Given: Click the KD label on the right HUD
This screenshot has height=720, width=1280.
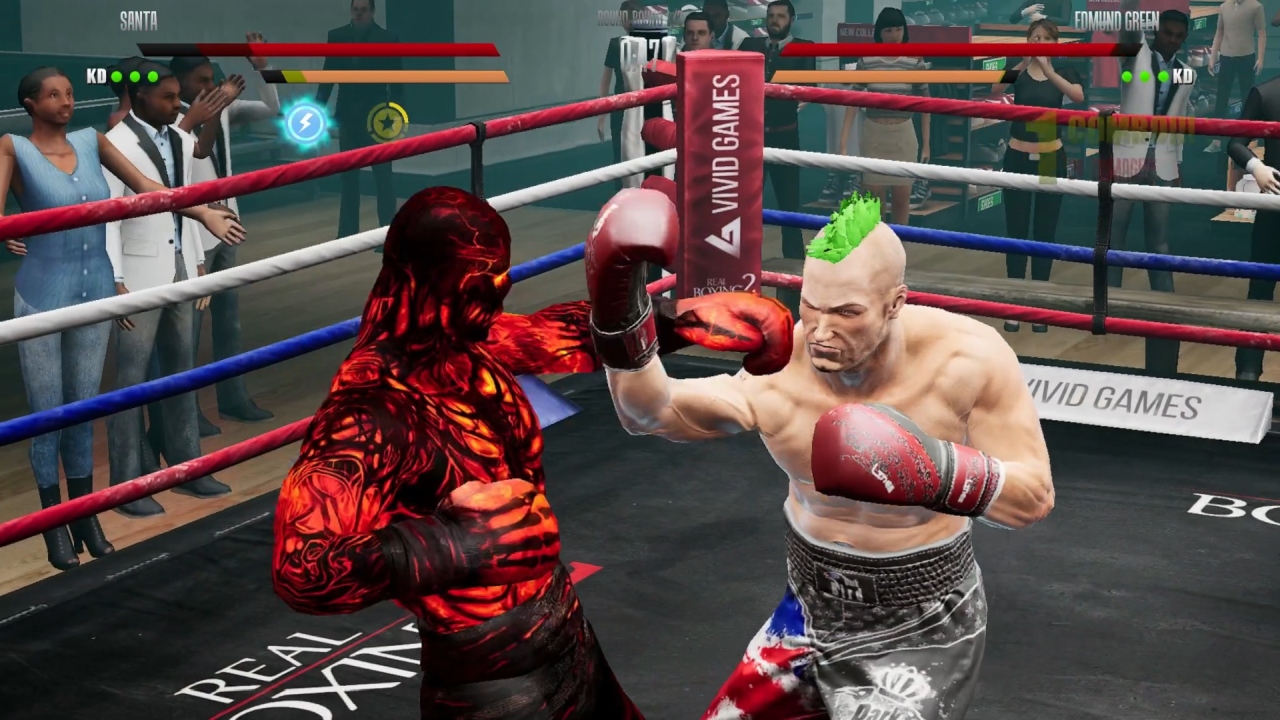Looking at the screenshot, I should click(1182, 74).
